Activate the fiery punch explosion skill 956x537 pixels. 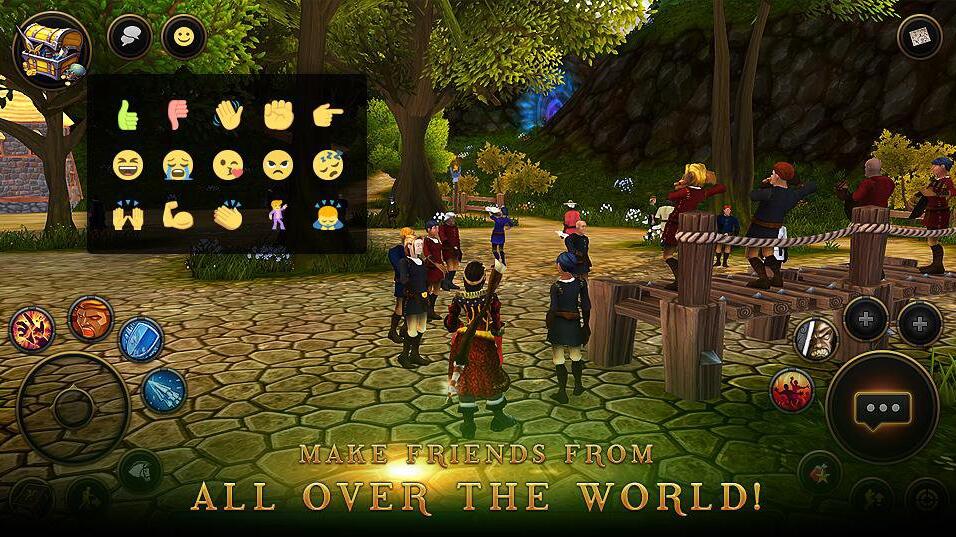coord(33,329)
